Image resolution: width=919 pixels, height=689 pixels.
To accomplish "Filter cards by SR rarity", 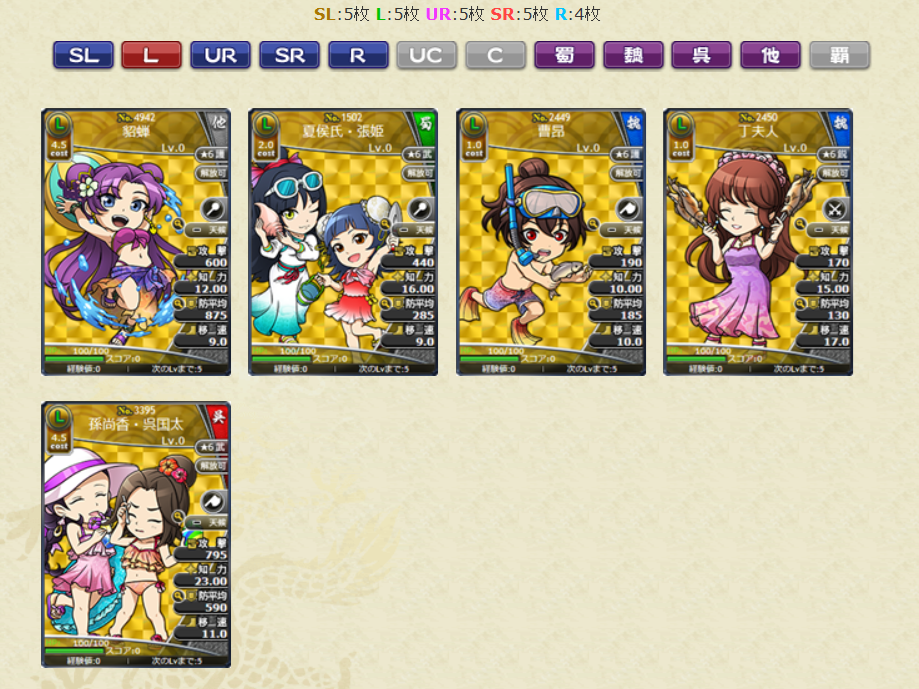I will point(289,56).
